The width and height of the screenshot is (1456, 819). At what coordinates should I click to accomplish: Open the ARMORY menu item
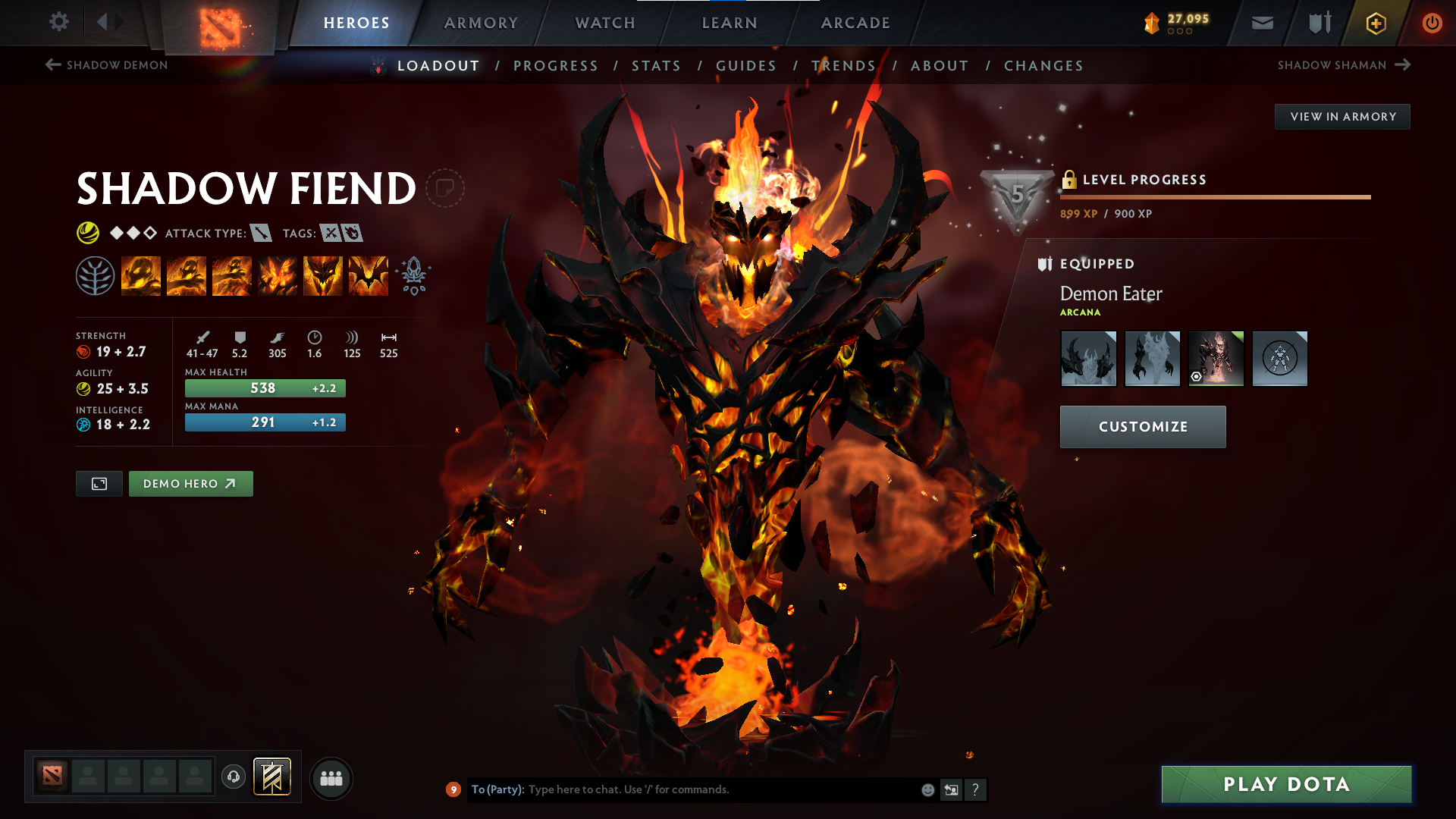481,22
